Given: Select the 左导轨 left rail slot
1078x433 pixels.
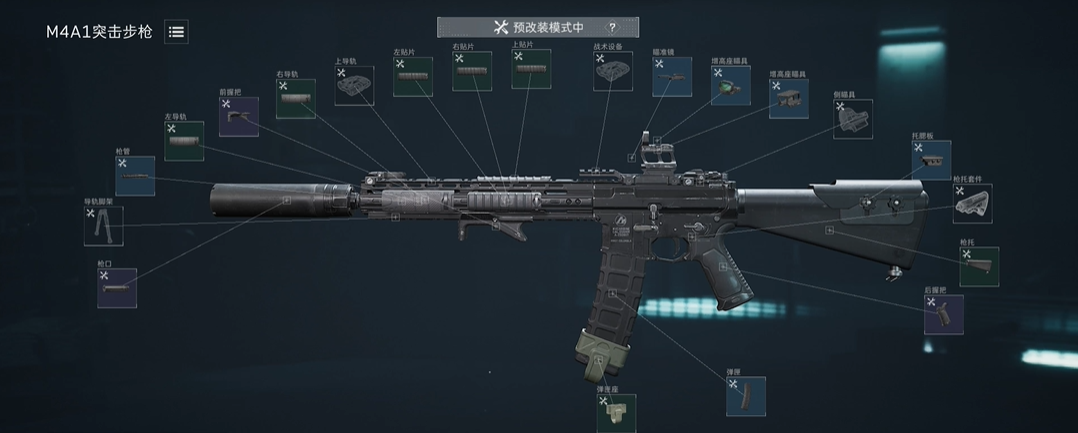Looking at the screenshot, I should (x=184, y=141).
